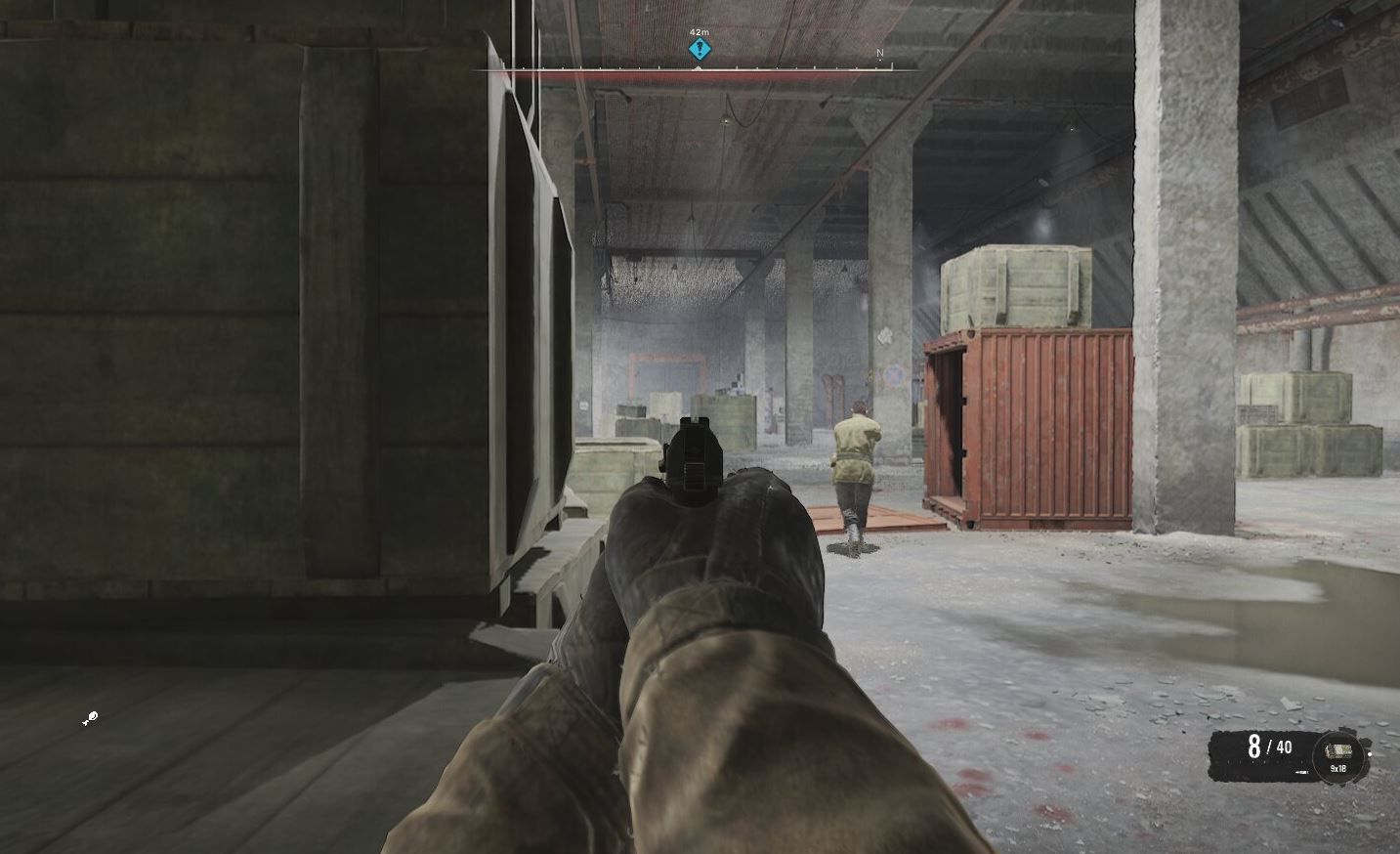
Task: Click the round ammo-type badge on the HUD
Action: pyautogui.click(x=1338, y=754)
